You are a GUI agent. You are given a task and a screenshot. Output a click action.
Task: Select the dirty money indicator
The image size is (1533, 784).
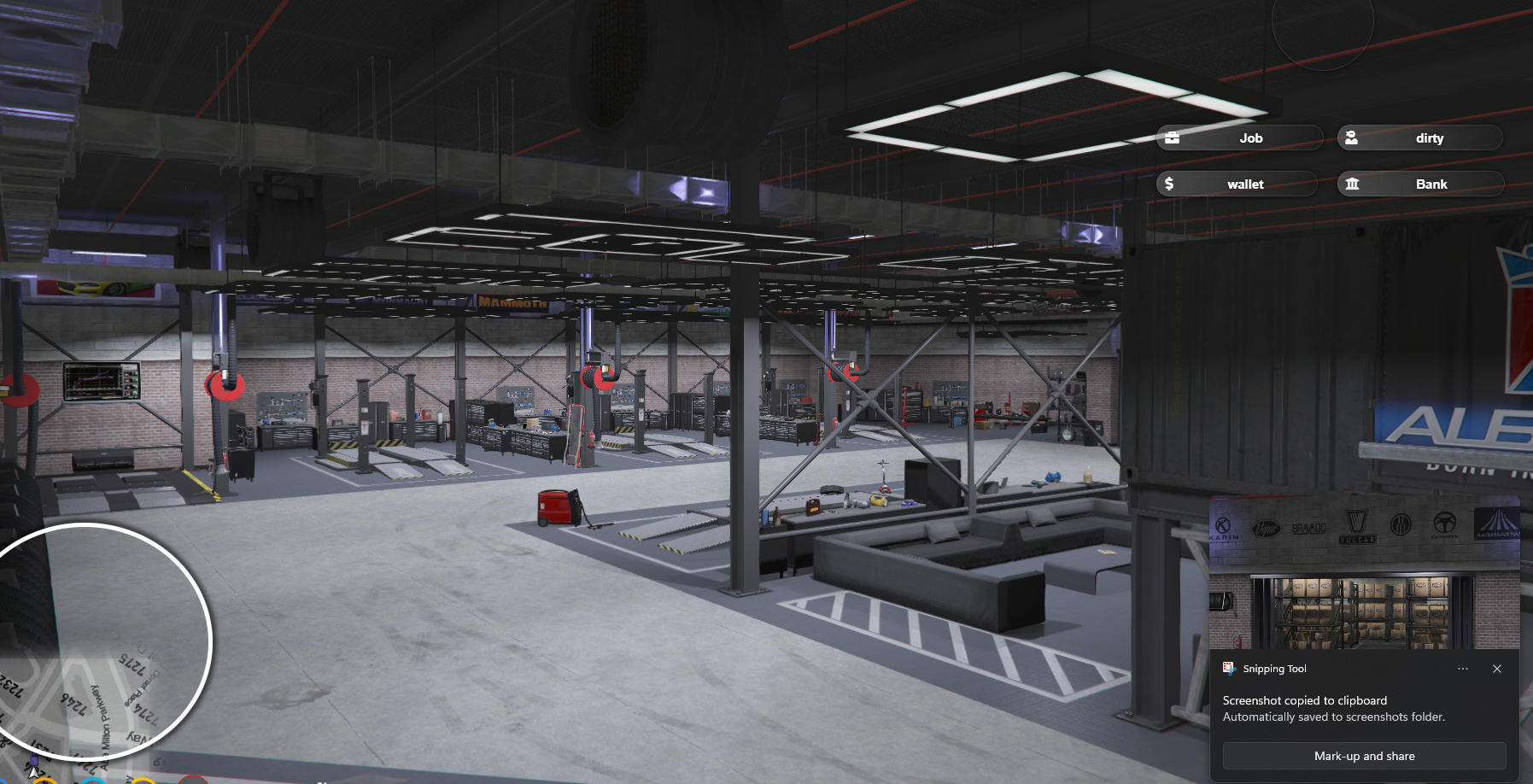[1419, 138]
